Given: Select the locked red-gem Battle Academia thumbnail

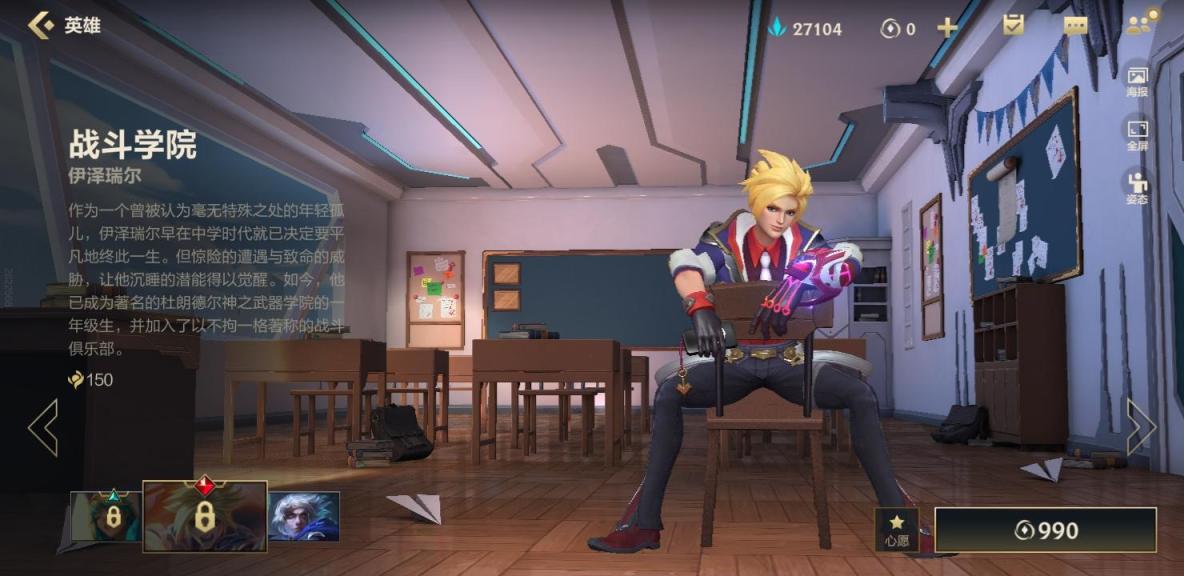Looking at the screenshot, I should click(204, 516).
